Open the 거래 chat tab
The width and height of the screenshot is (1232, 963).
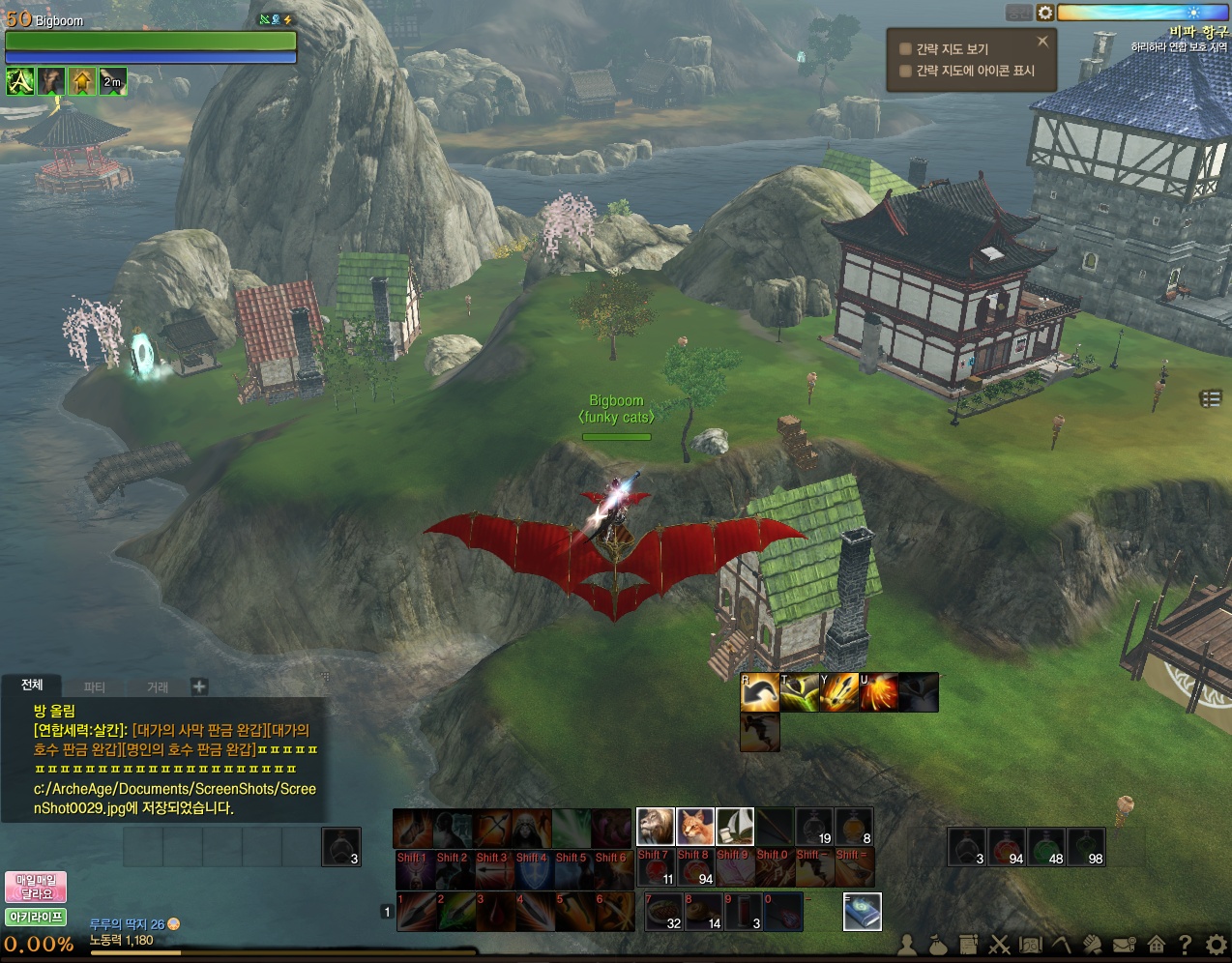point(158,687)
